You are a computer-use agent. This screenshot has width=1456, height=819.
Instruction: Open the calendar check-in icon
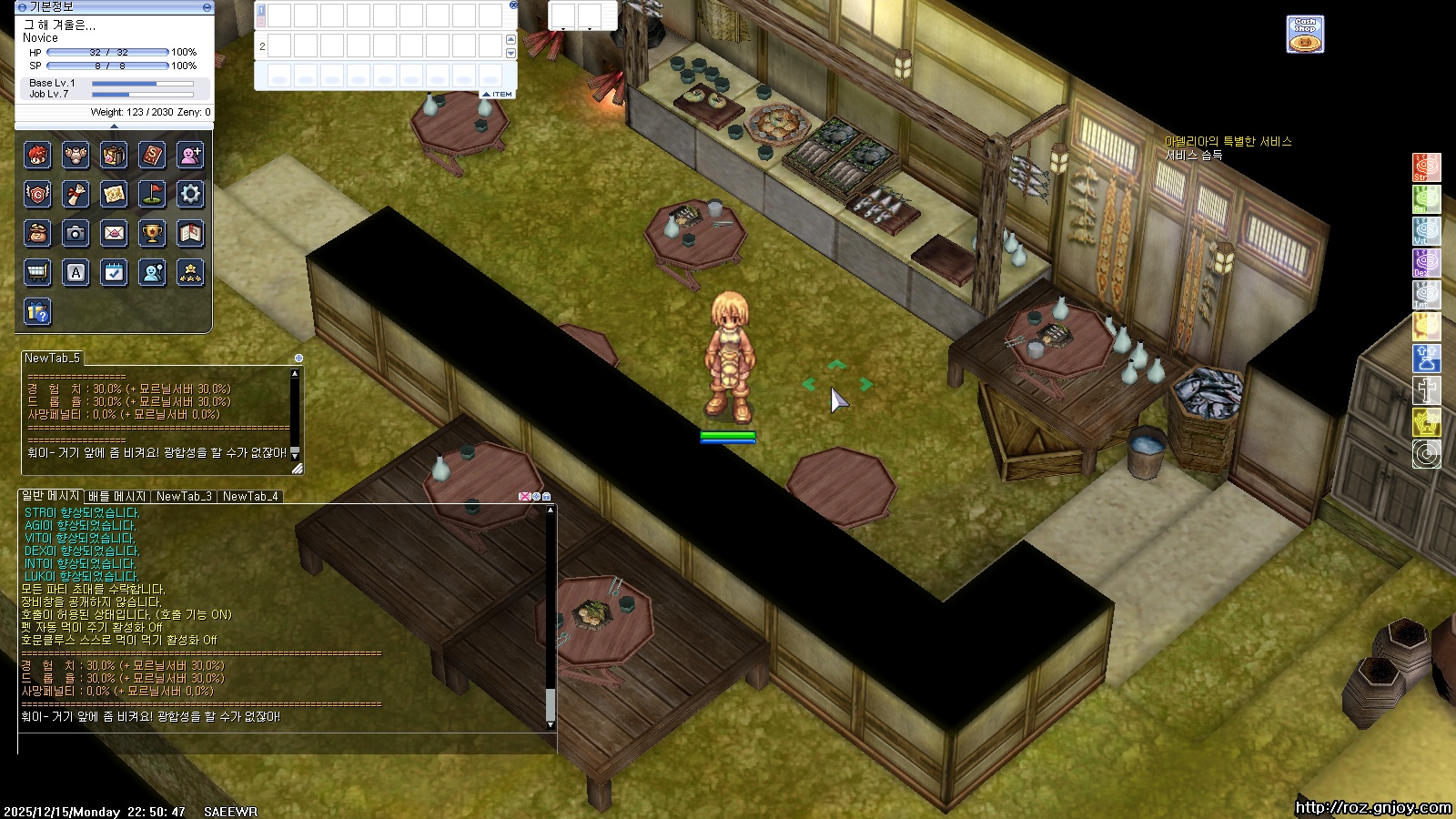click(114, 272)
